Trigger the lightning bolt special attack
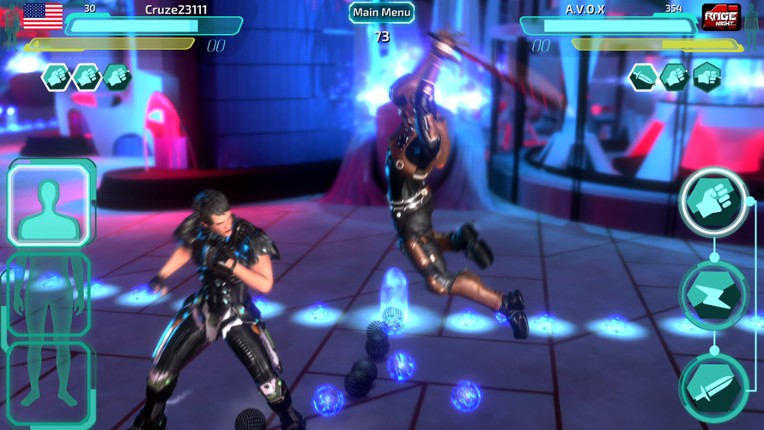This screenshot has width=764, height=430. tap(714, 295)
